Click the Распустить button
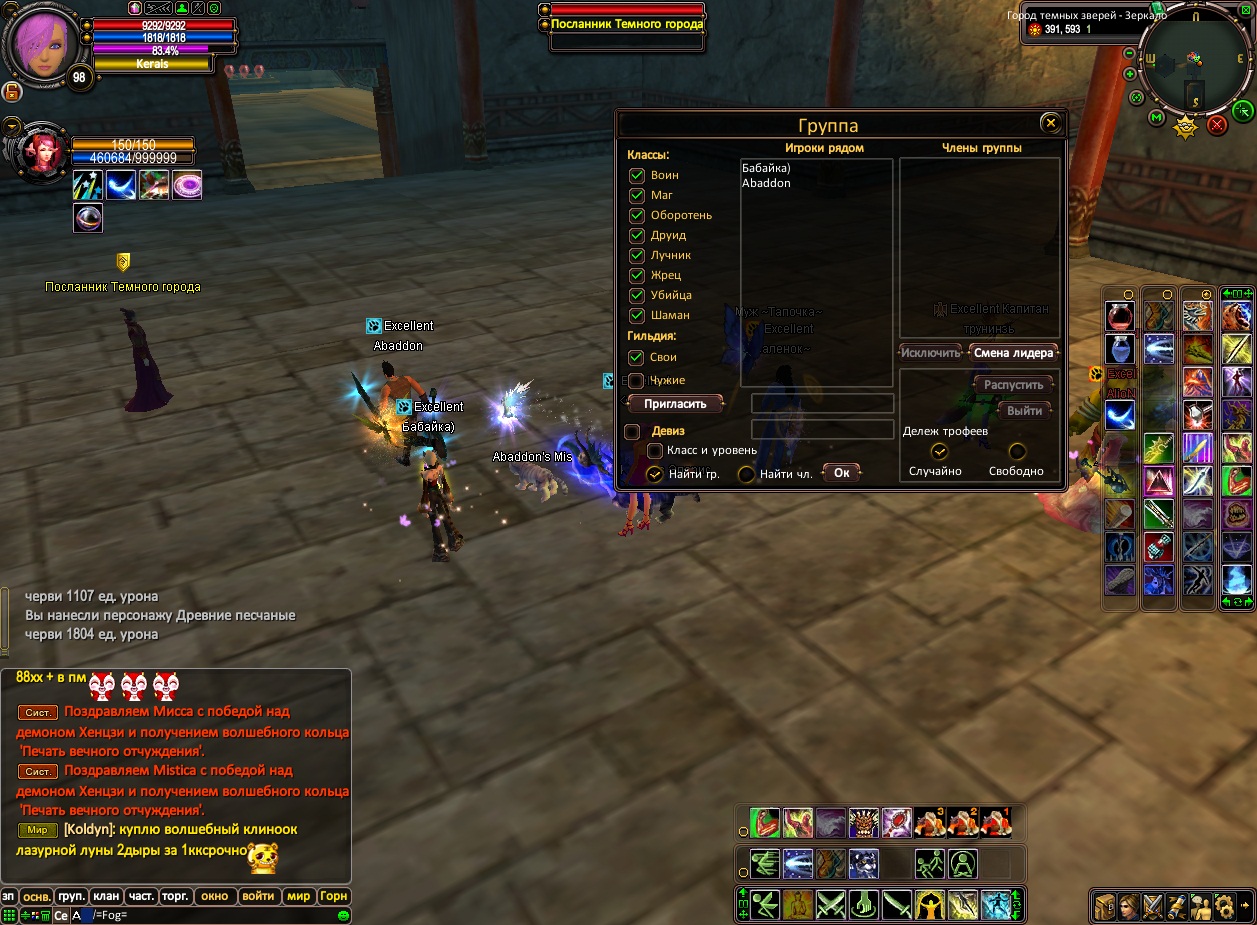 (x=1013, y=384)
